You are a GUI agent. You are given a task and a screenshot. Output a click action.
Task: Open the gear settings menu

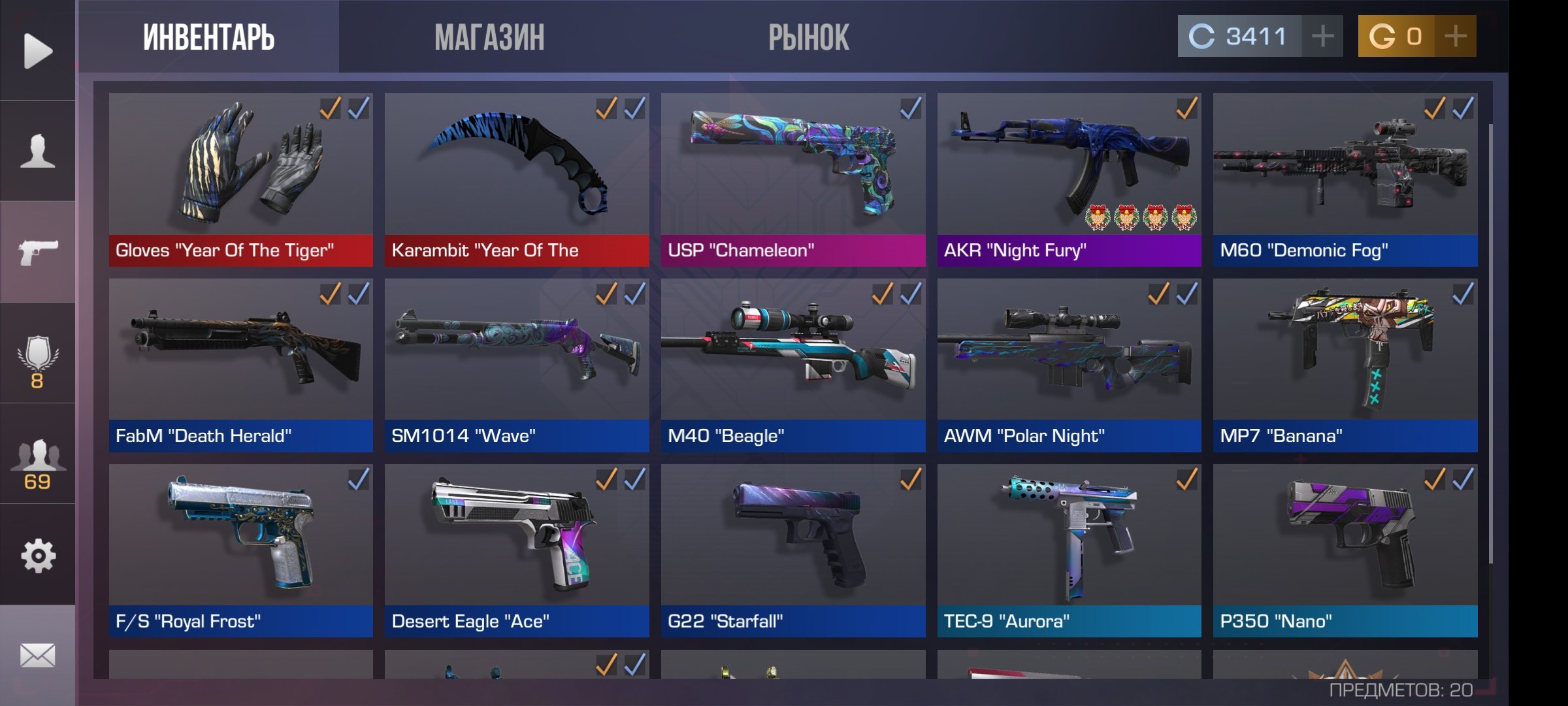pos(37,556)
